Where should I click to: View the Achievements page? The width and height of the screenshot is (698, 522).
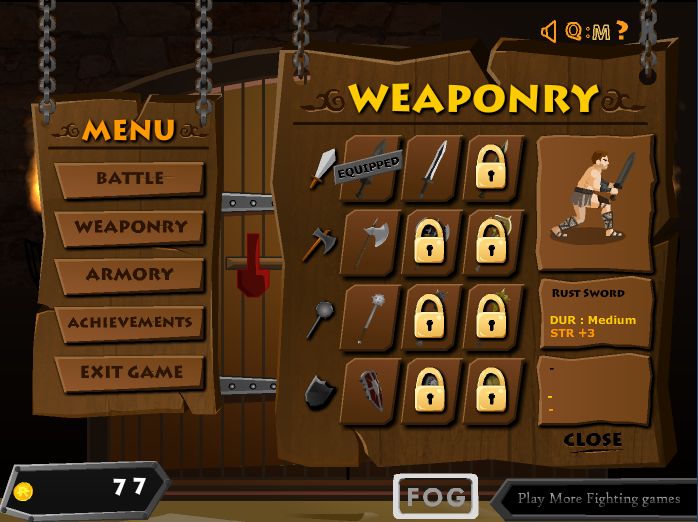(x=130, y=323)
